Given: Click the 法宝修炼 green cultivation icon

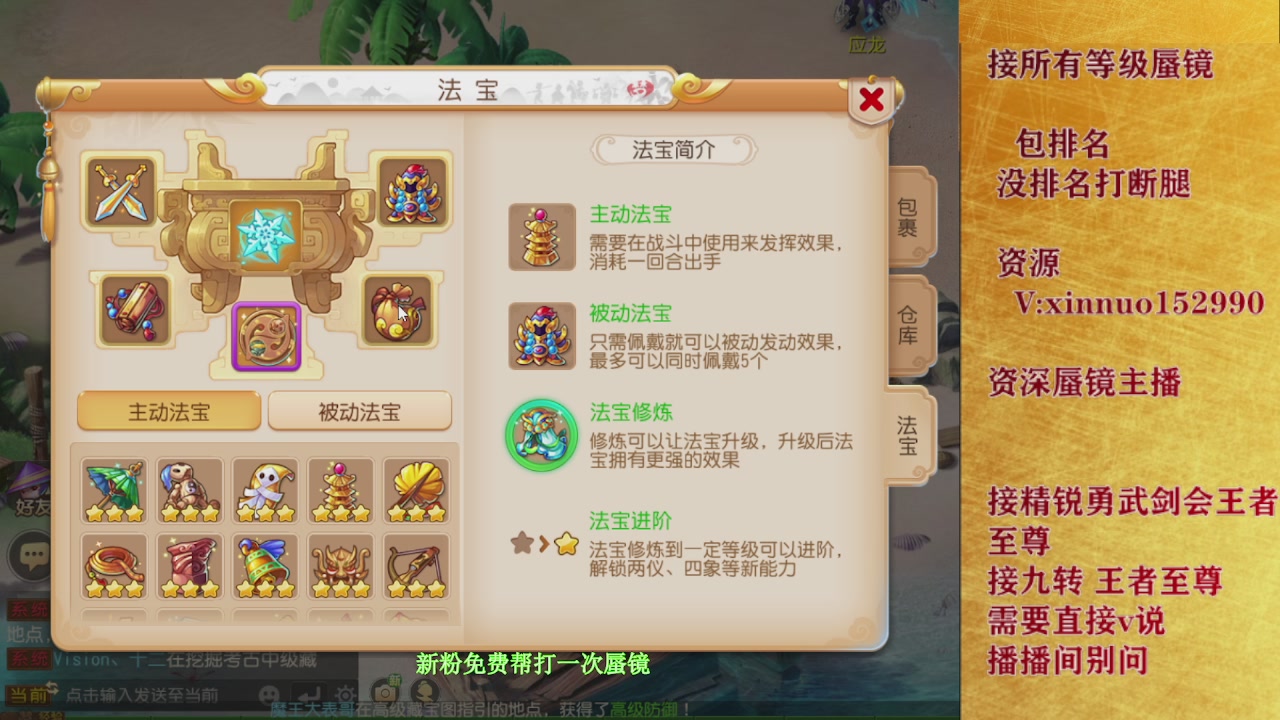Looking at the screenshot, I should click(x=542, y=434).
